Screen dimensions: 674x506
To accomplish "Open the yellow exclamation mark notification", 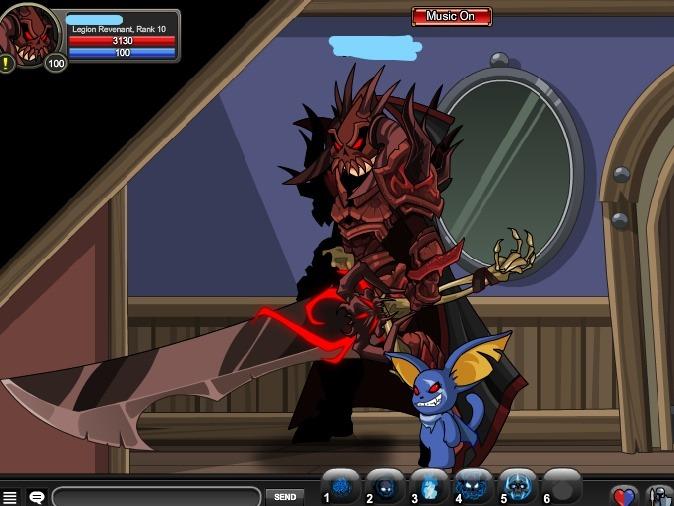I will coord(8,64).
